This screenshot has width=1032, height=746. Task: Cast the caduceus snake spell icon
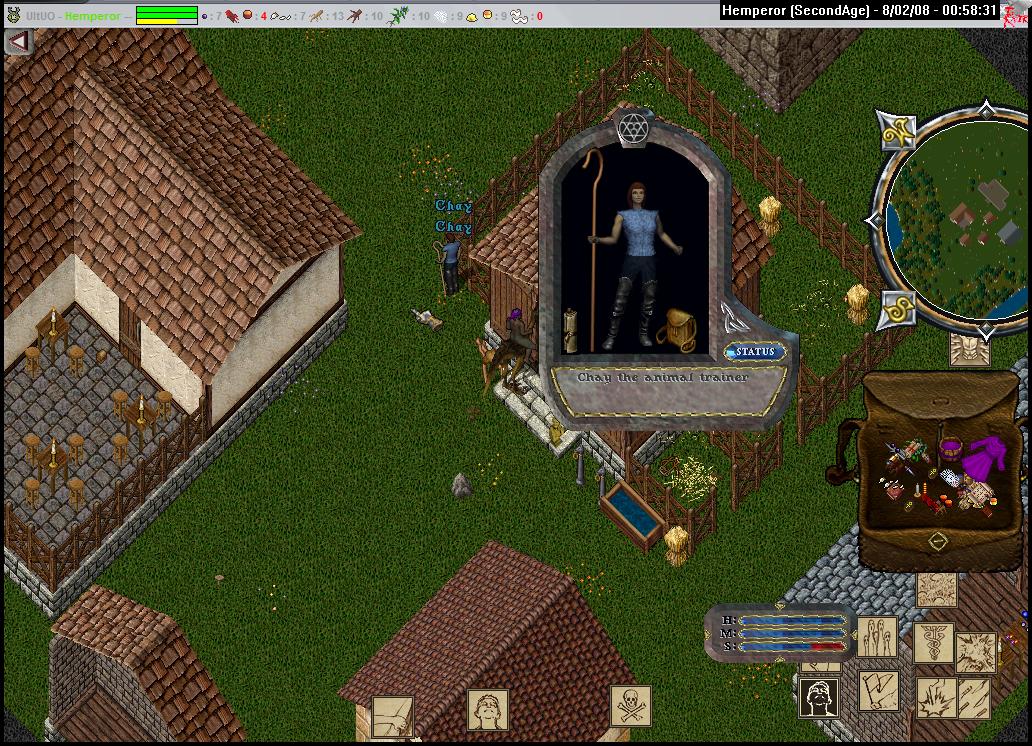click(933, 642)
